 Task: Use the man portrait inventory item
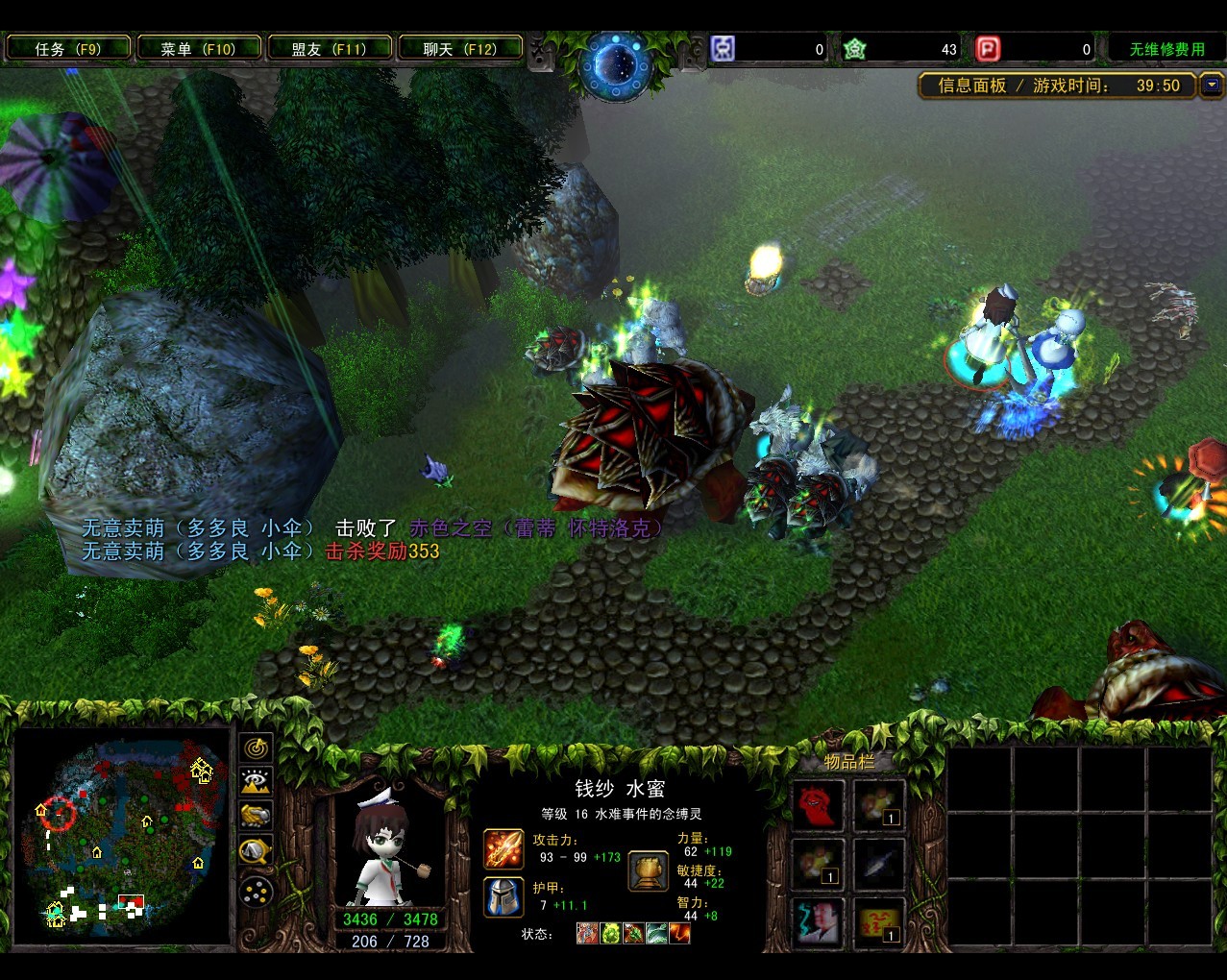pos(818,921)
